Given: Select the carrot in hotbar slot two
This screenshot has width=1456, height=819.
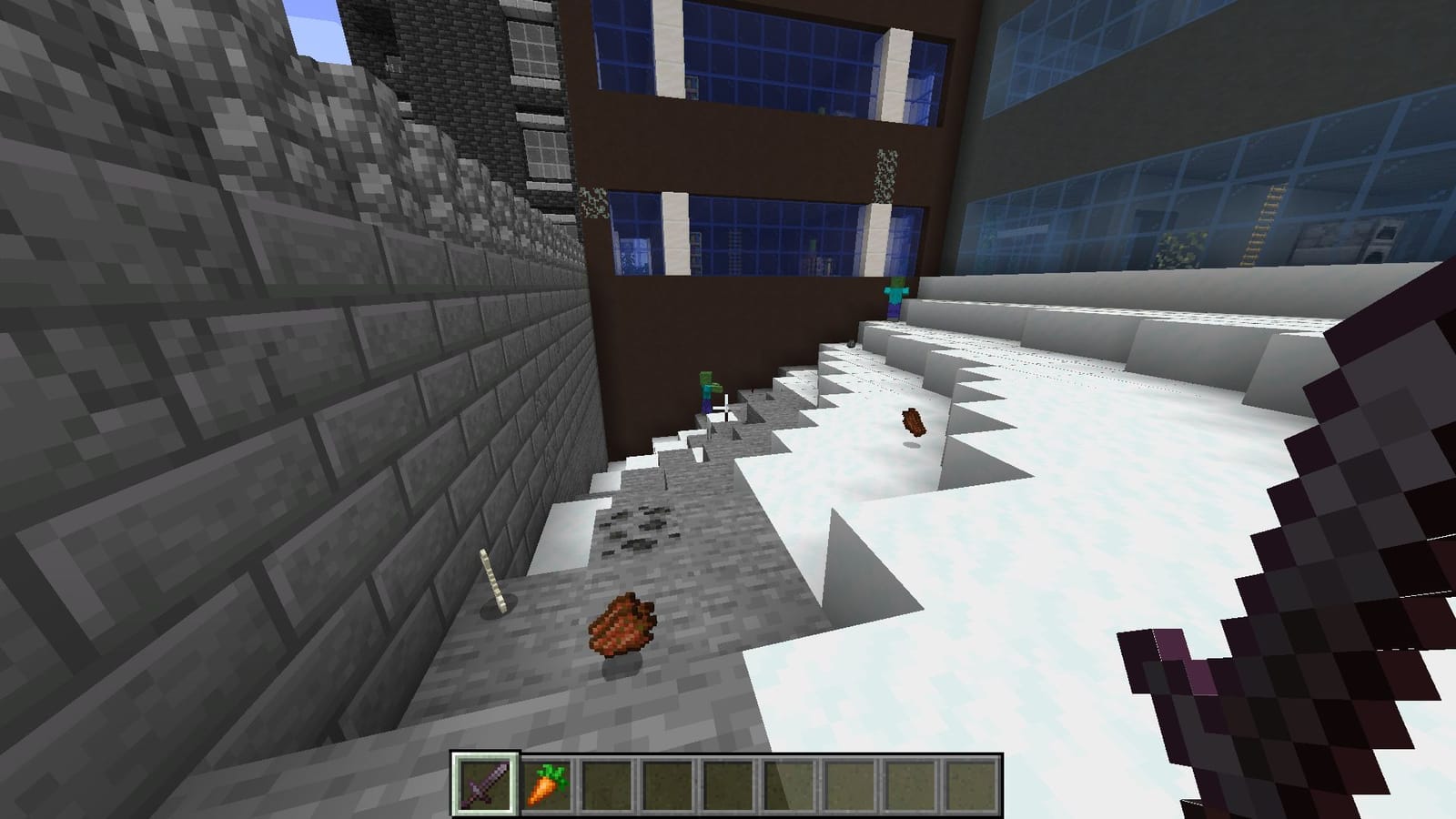Looking at the screenshot, I should 544,786.
